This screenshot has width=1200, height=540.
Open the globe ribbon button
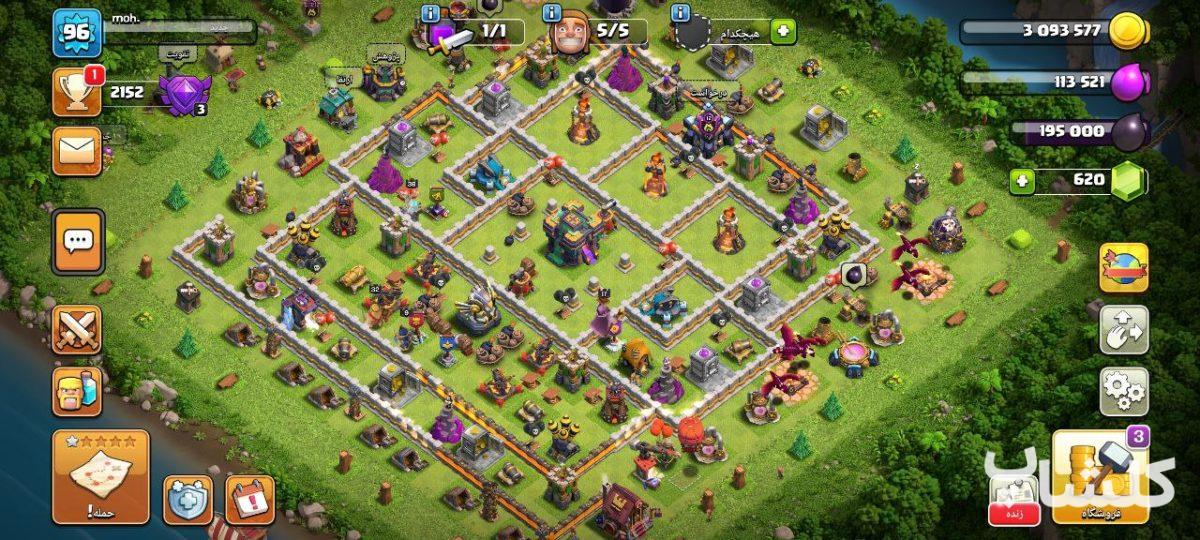point(1123,267)
